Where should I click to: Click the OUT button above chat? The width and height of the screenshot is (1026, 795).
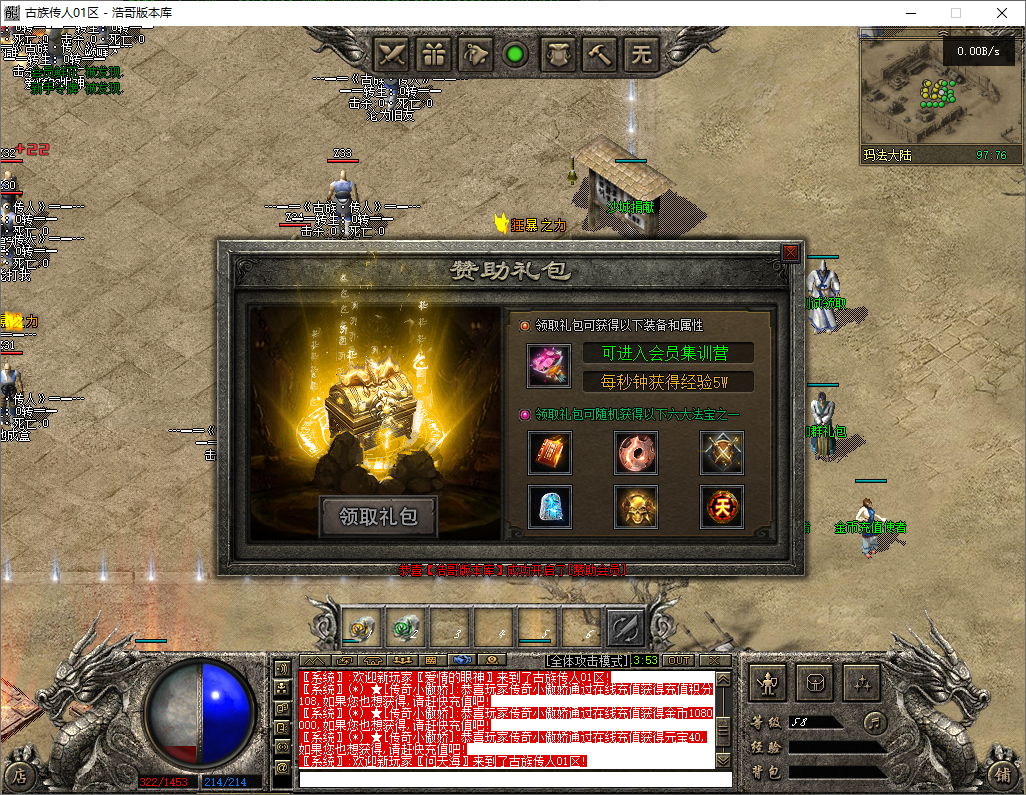tap(679, 661)
